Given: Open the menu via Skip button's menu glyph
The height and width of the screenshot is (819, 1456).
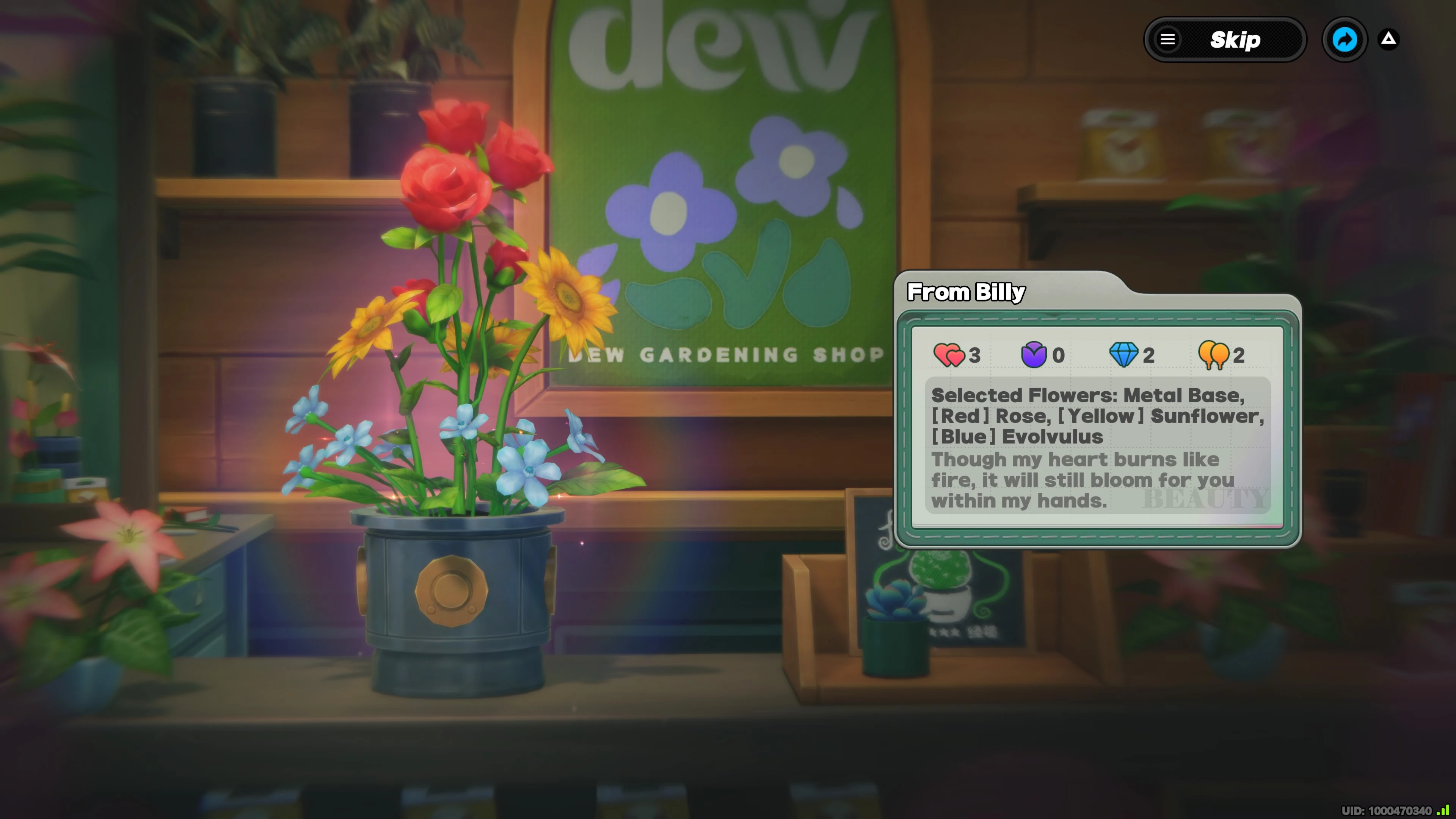Looking at the screenshot, I should [1168, 39].
